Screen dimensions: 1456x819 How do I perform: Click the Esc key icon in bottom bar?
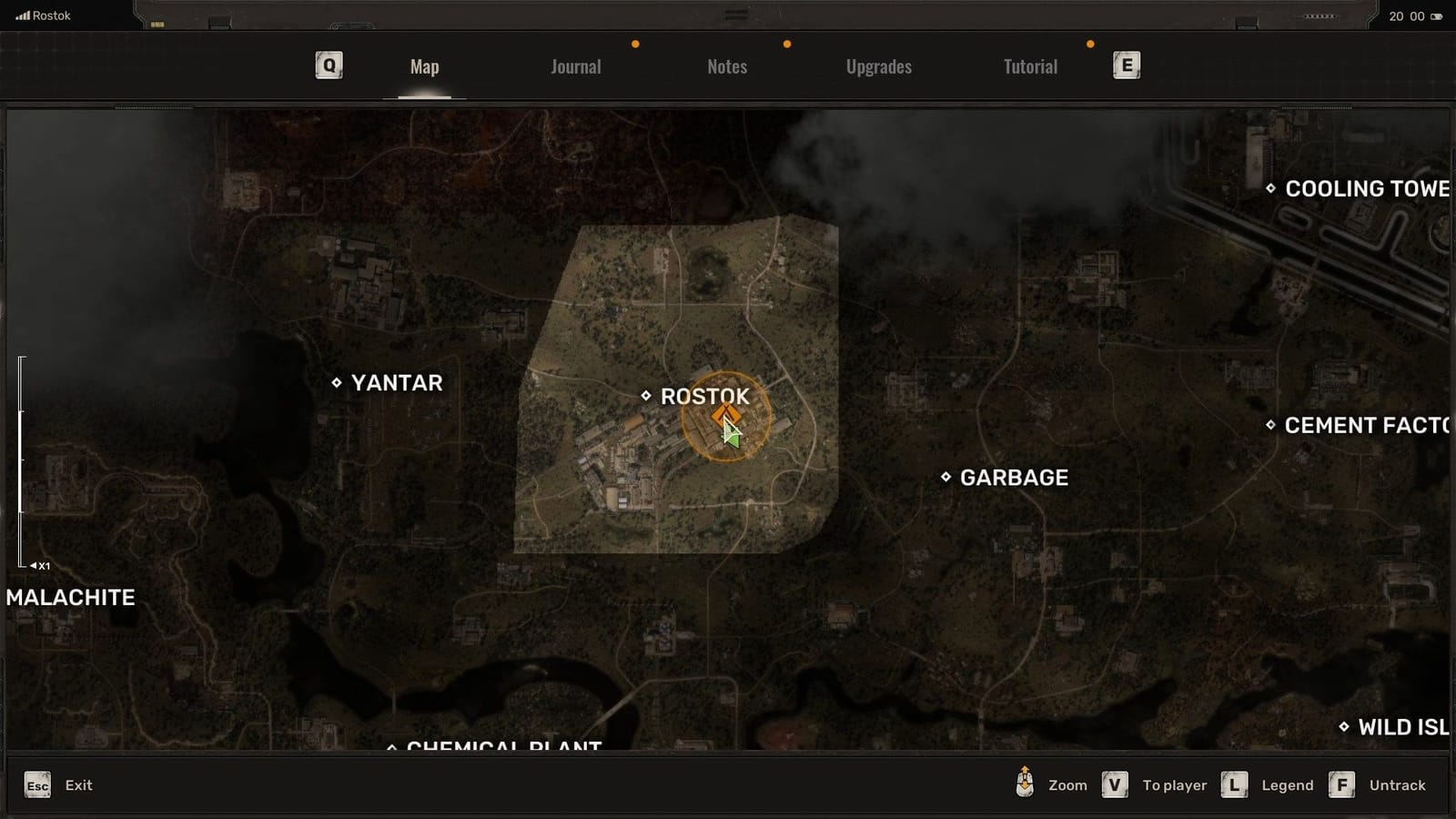coord(36,784)
